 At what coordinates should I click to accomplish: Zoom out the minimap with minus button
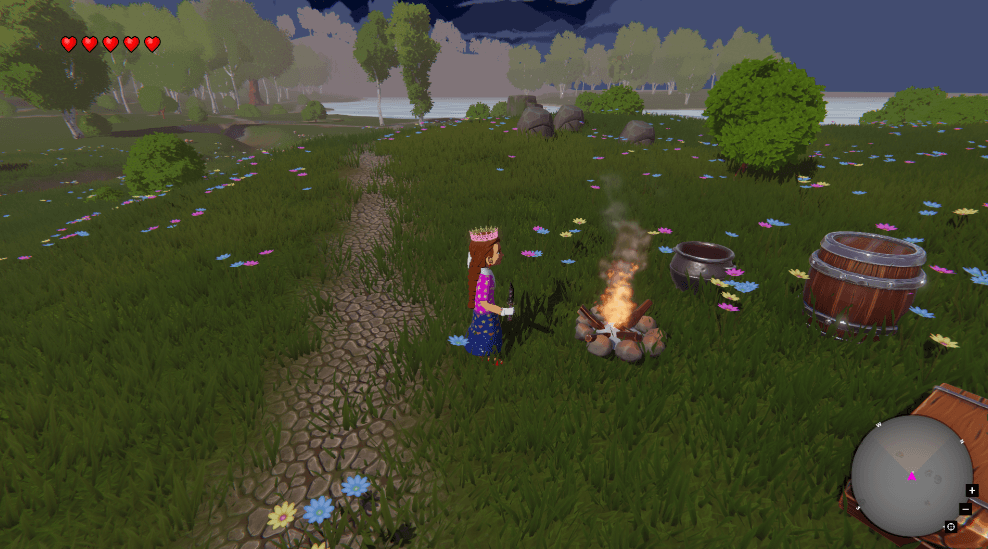pyautogui.click(x=965, y=509)
